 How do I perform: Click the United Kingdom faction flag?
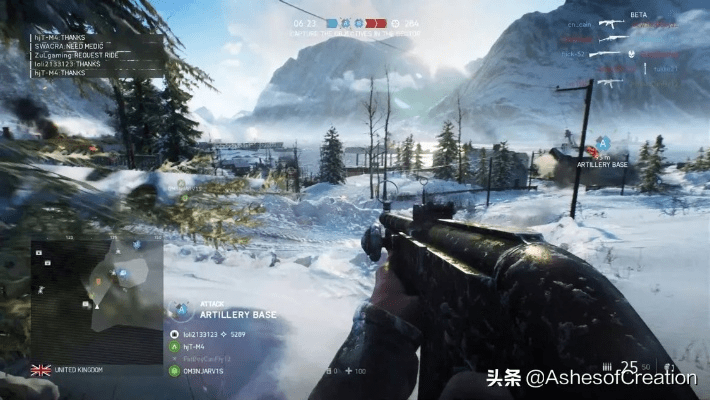click(41, 370)
